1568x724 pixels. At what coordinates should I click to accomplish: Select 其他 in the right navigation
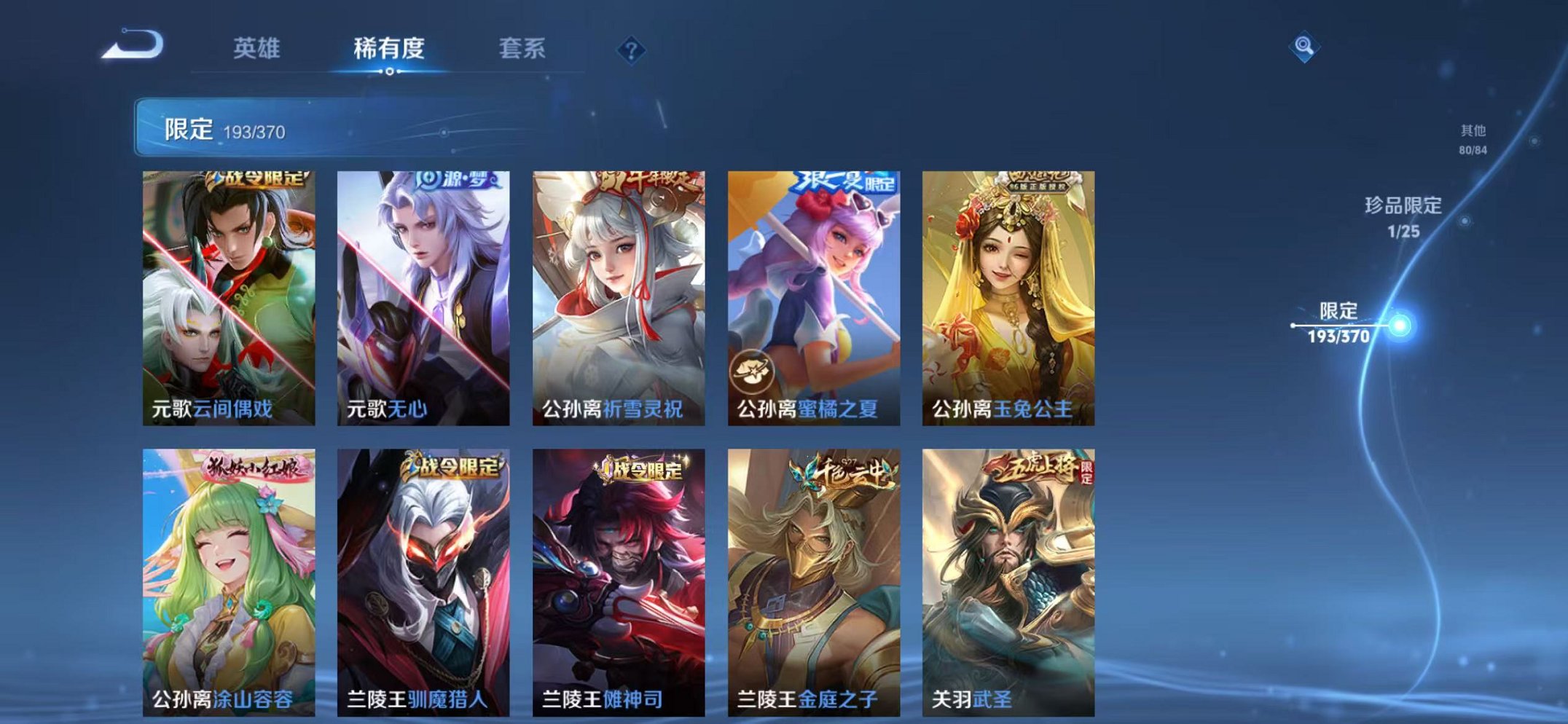pyautogui.click(x=1472, y=140)
